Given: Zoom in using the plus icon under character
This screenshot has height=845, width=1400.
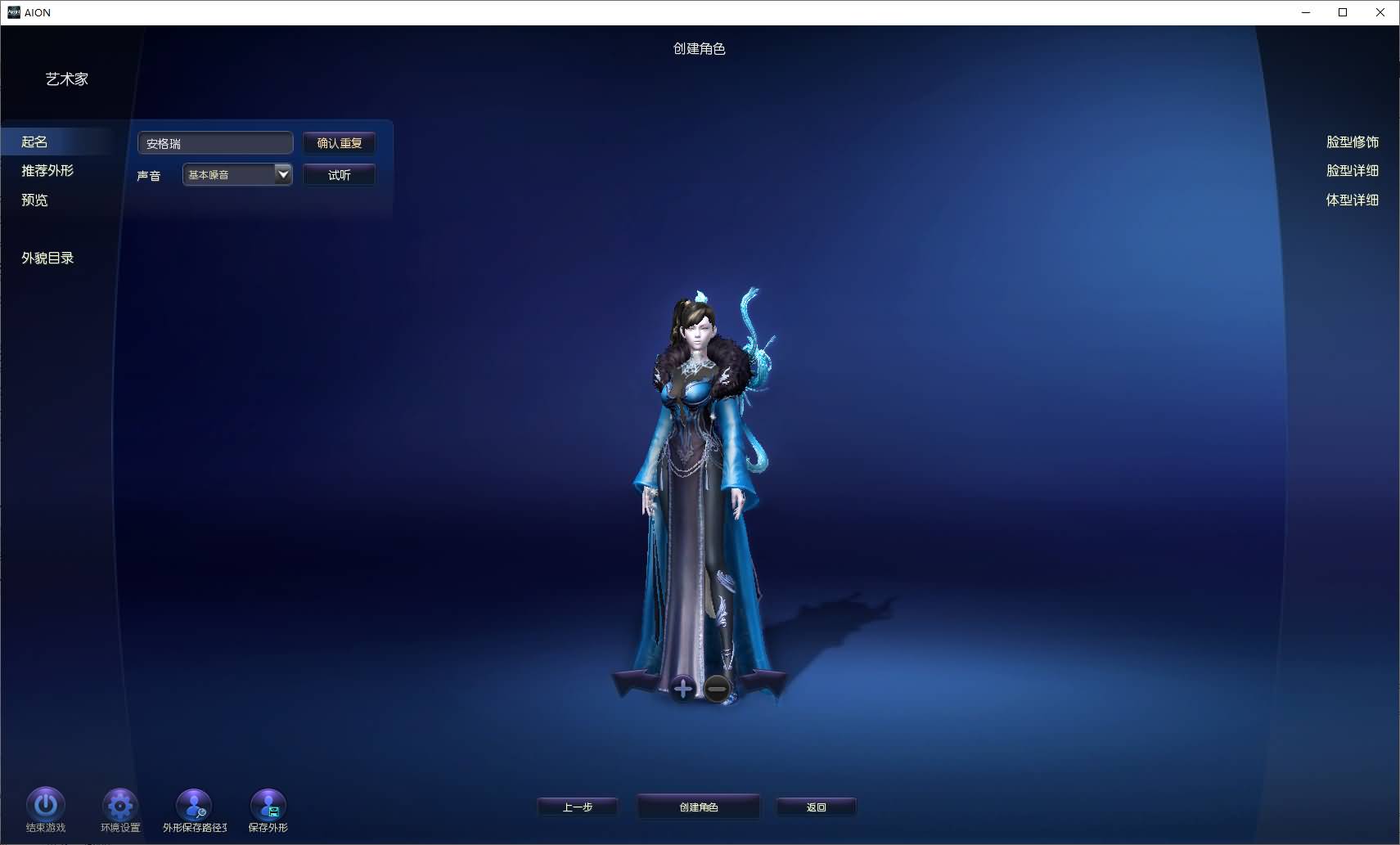Looking at the screenshot, I should [682, 689].
